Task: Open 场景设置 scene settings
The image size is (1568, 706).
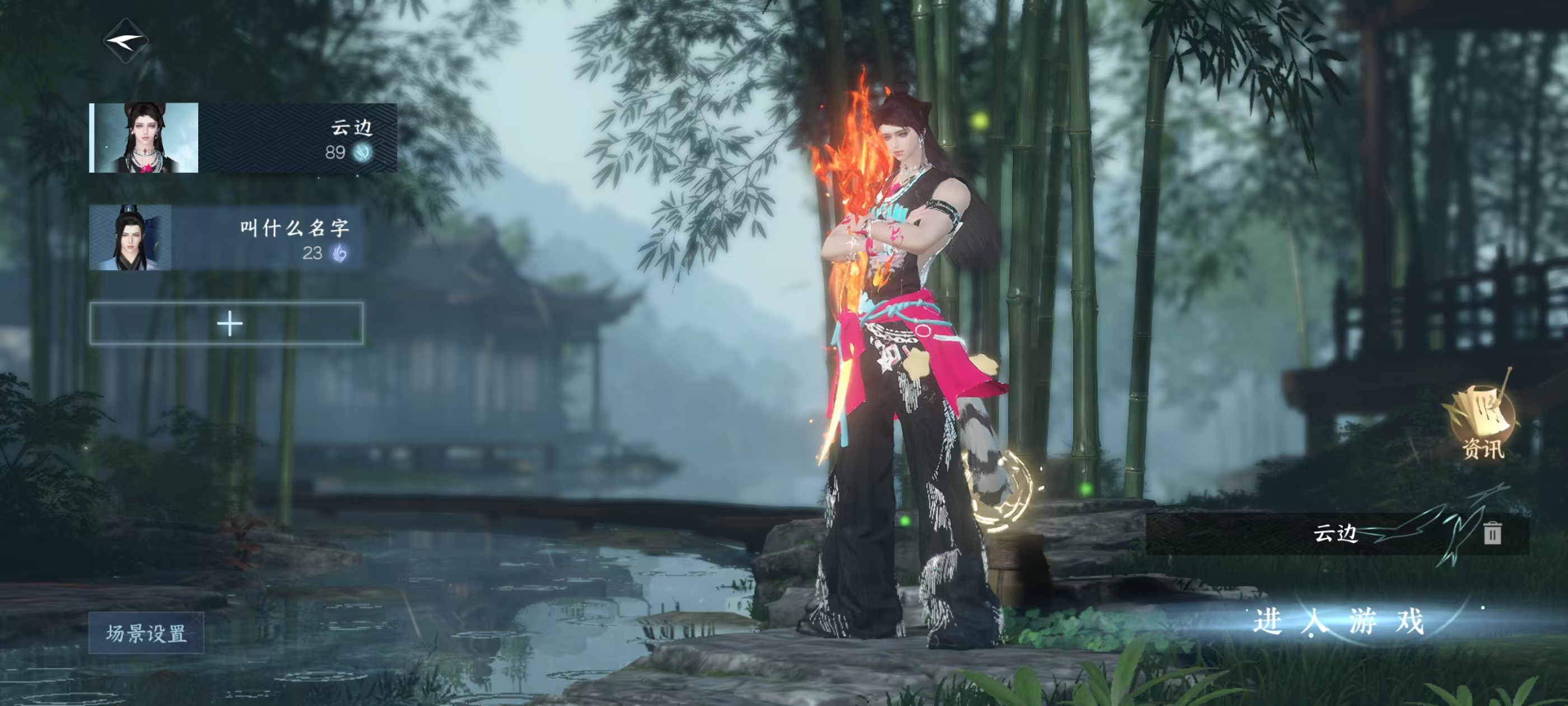Action: point(146,633)
